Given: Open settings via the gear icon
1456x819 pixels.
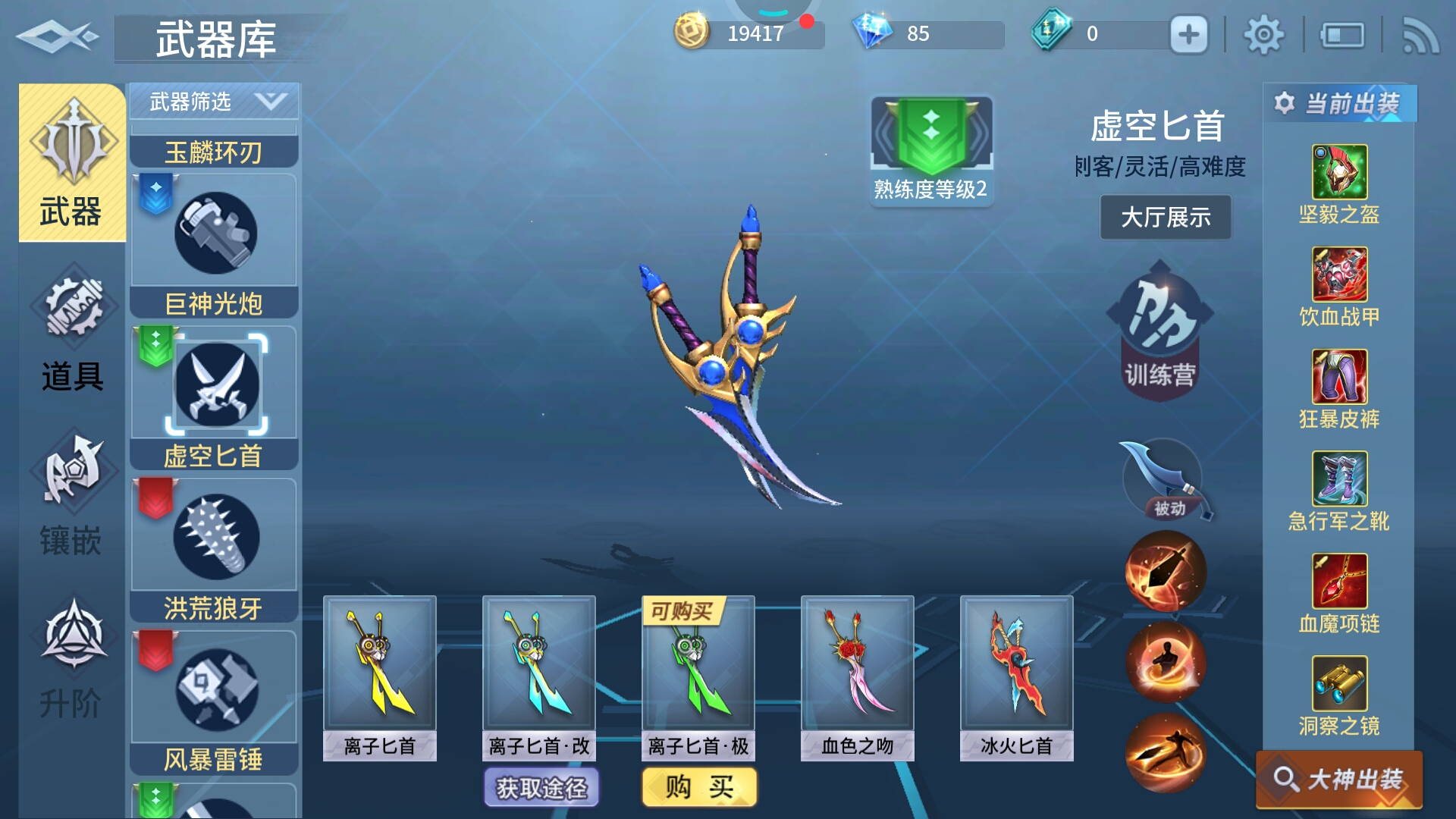Looking at the screenshot, I should (1263, 34).
